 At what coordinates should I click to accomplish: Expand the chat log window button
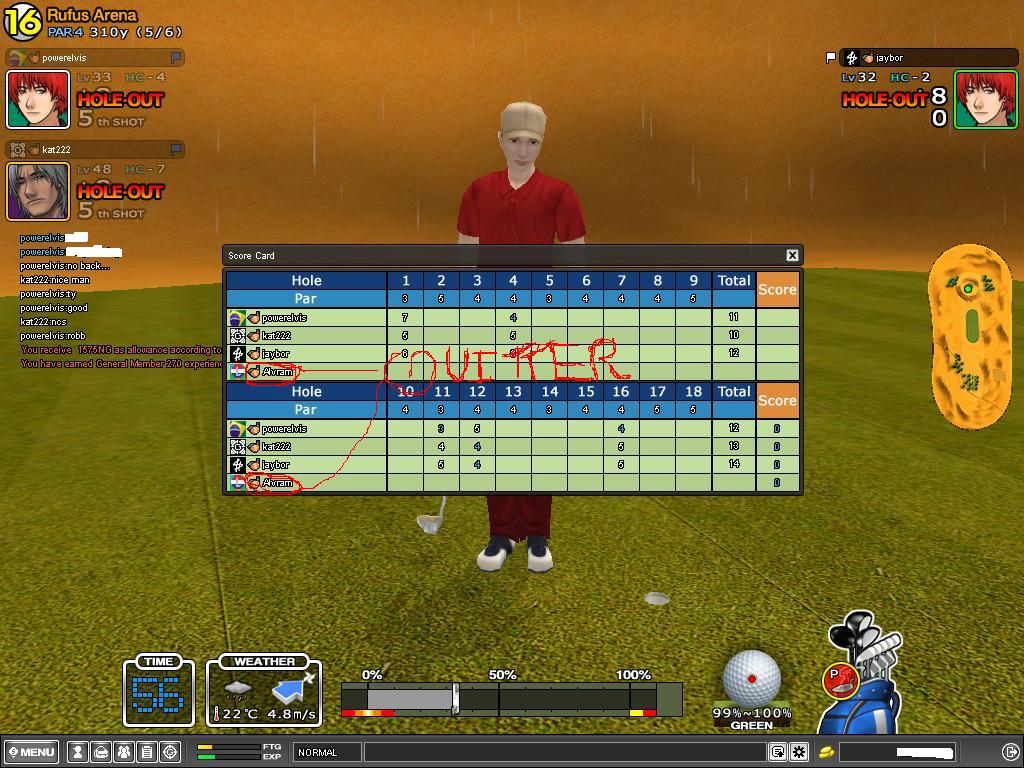coord(778,752)
